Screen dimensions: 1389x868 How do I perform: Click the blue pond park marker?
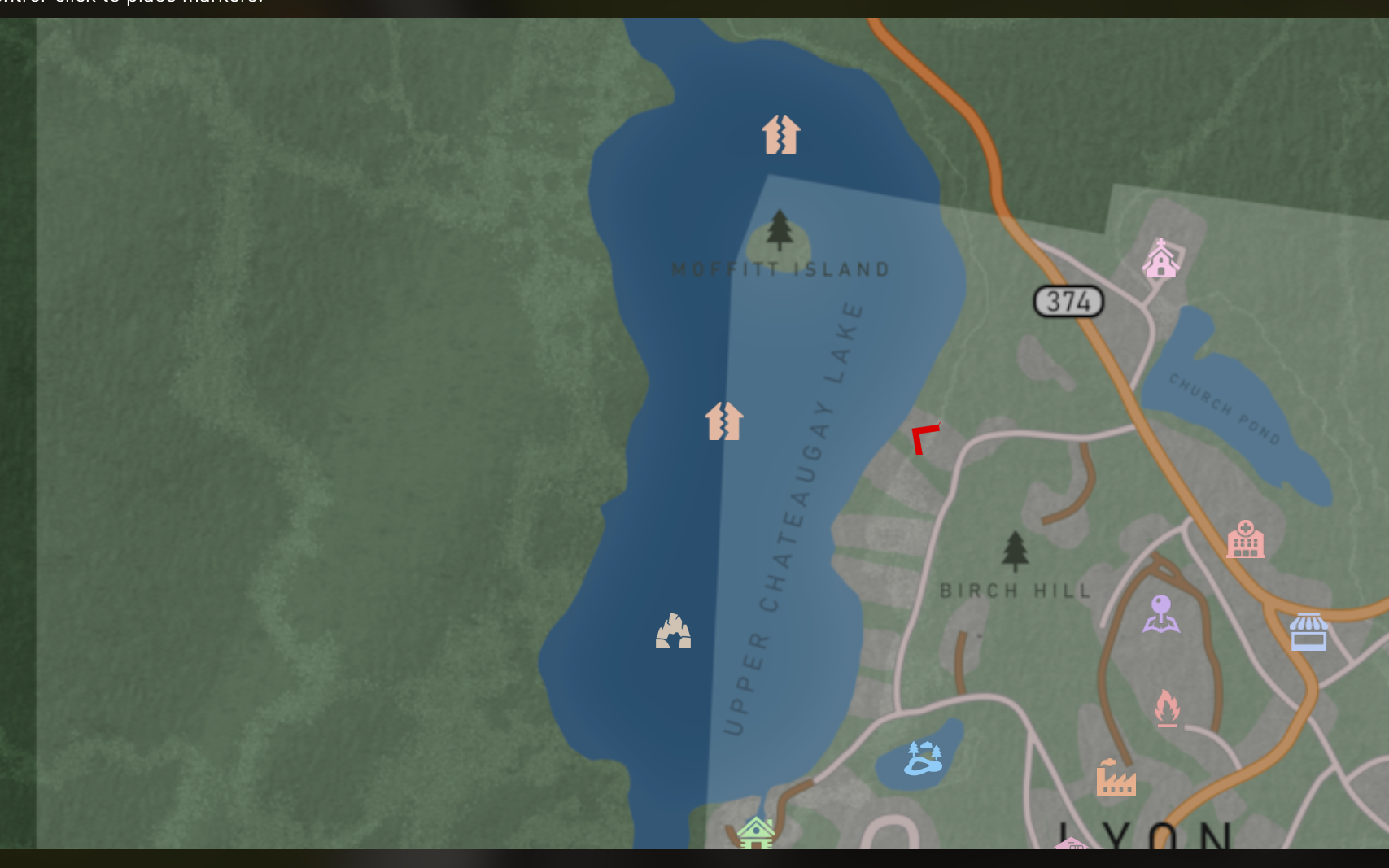(924, 758)
